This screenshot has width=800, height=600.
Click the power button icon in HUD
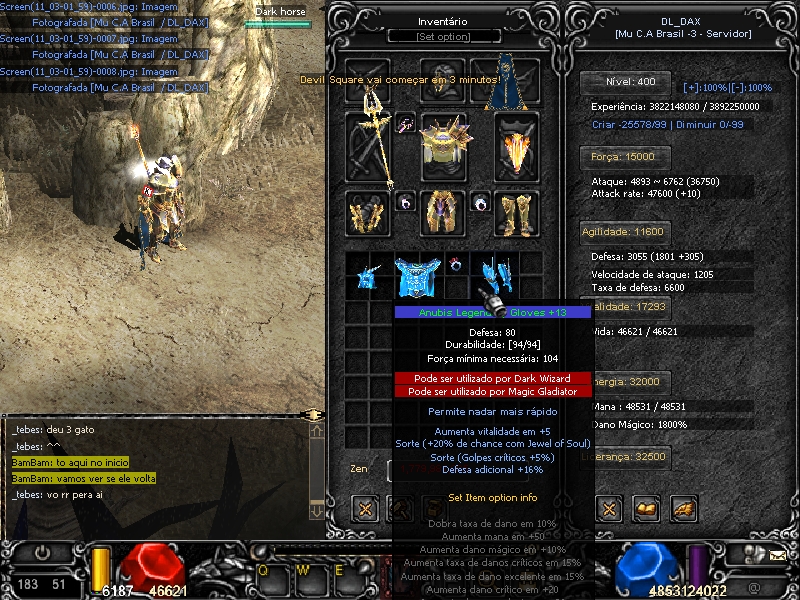click(x=43, y=552)
